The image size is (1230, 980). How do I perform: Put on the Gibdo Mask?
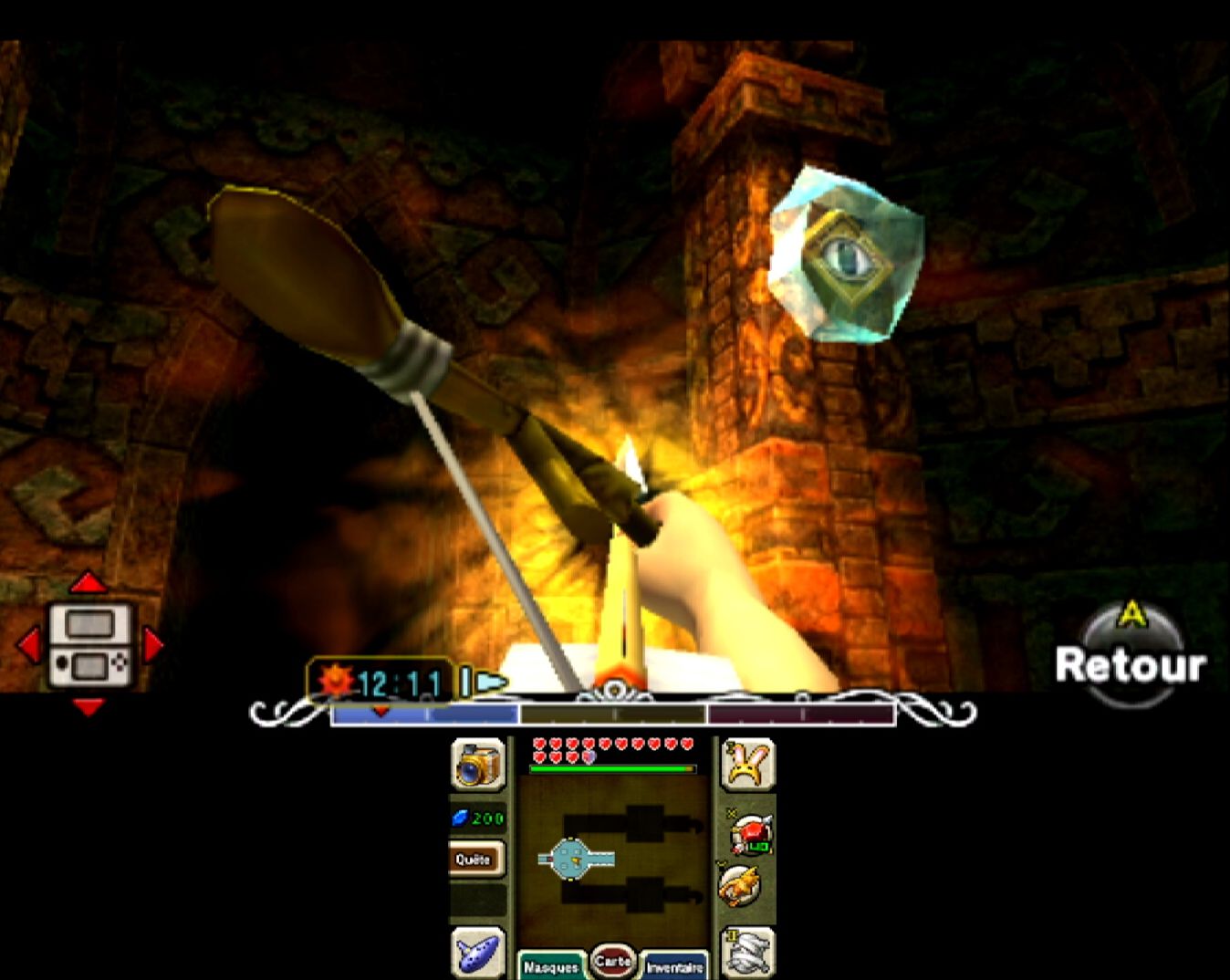click(748, 952)
